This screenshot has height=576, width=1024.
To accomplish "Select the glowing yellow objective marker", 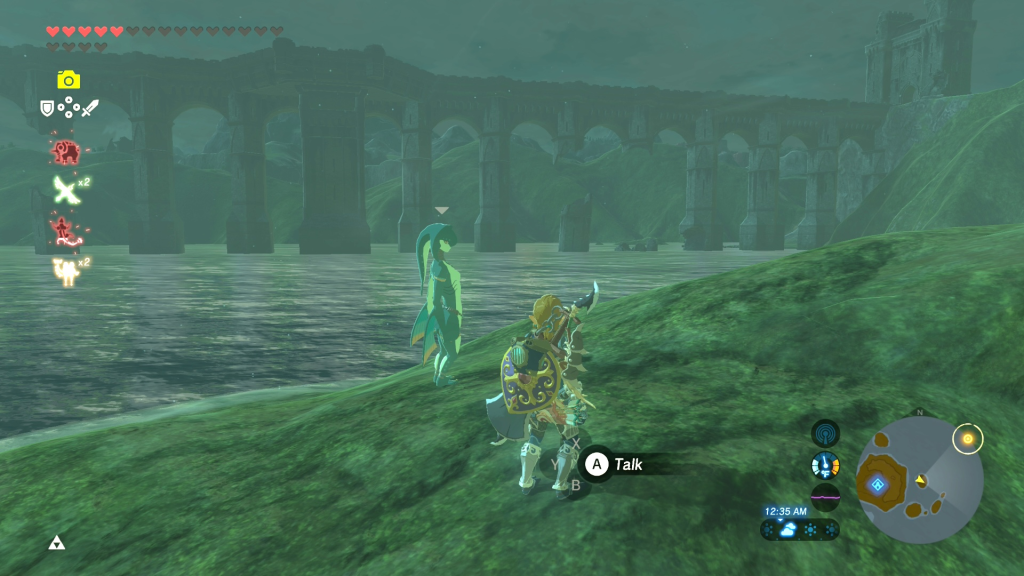I will [967, 438].
